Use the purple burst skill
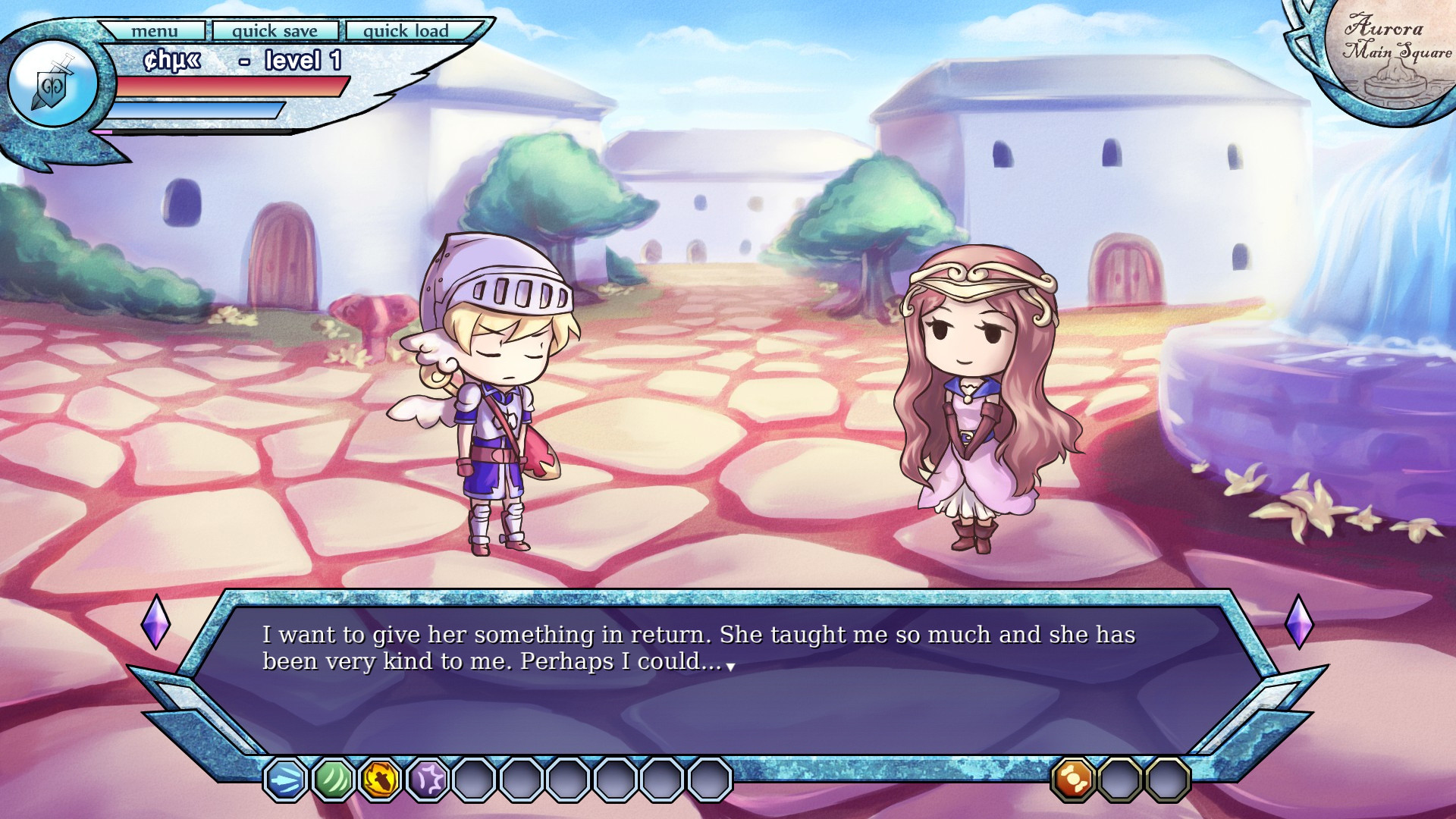Viewport: 1456px width, 819px height. (428, 779)
